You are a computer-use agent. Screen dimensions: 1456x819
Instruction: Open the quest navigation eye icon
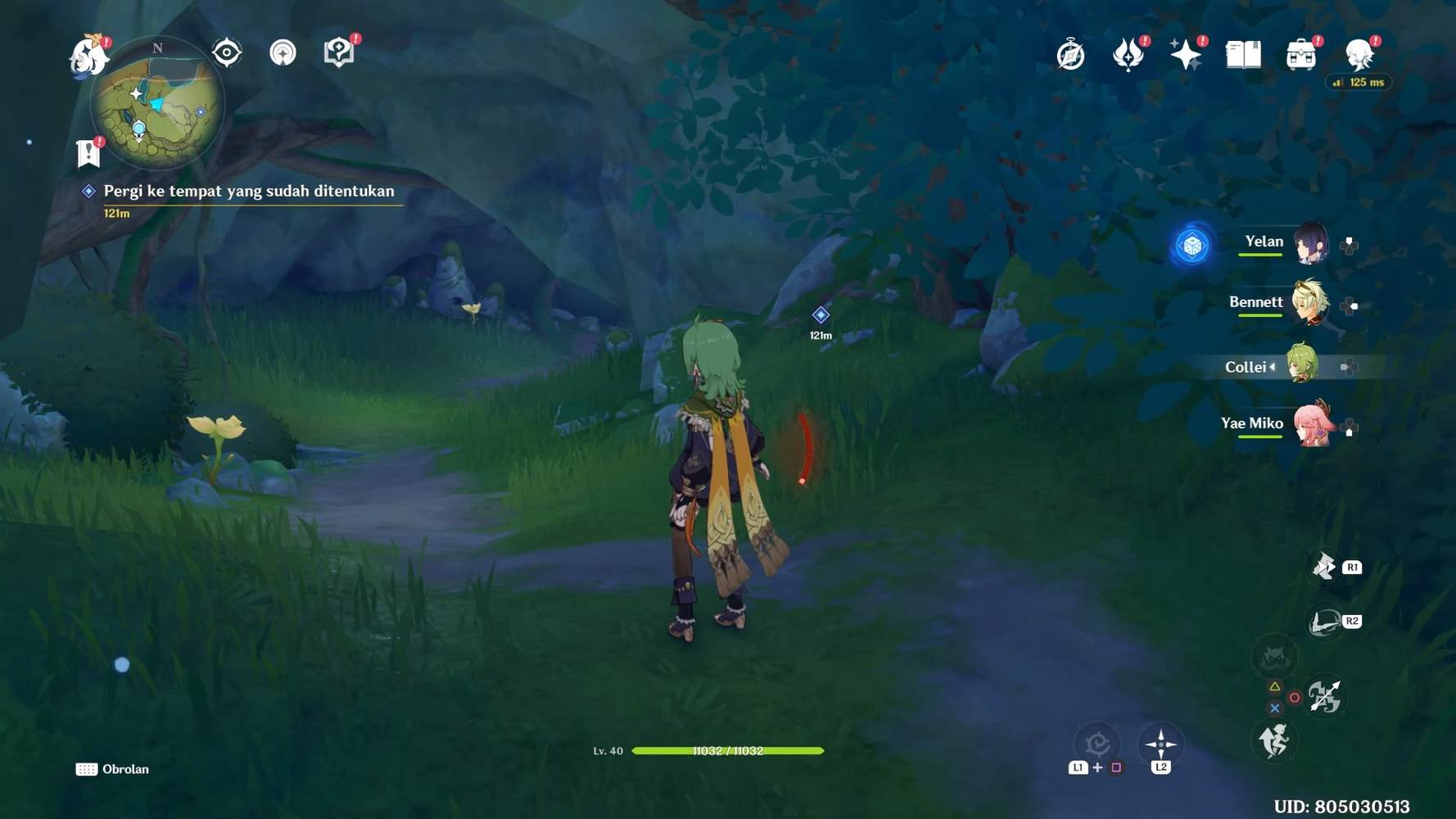click(x=224, y=51)
